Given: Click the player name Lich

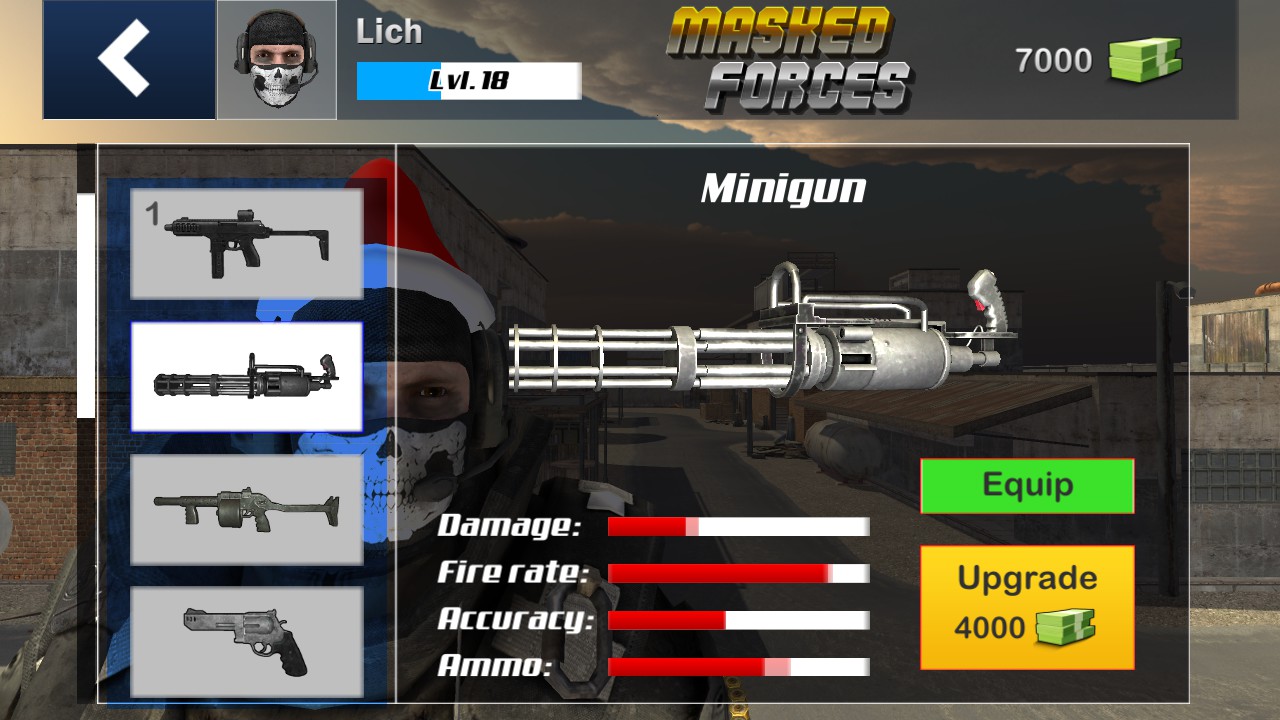Looking at the screenshot, I should tap(390, 32).
